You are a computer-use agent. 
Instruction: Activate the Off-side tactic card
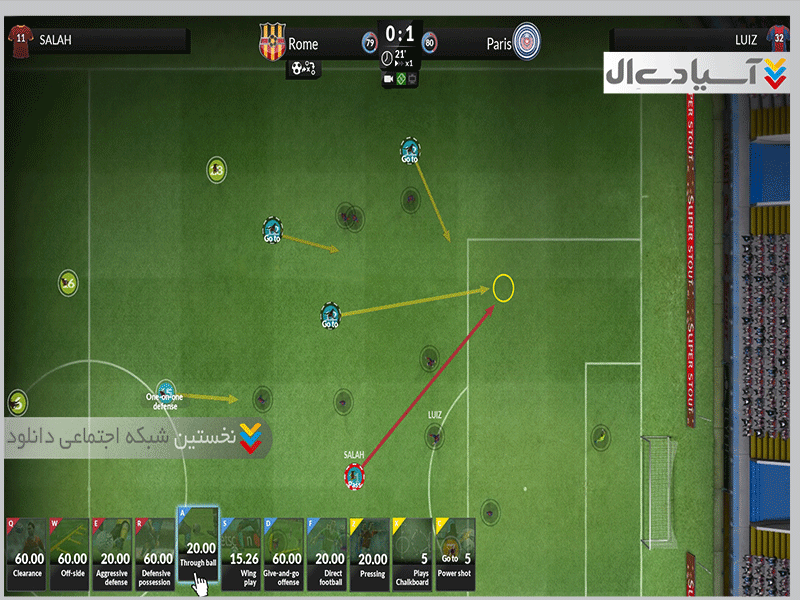pos(69,553)
